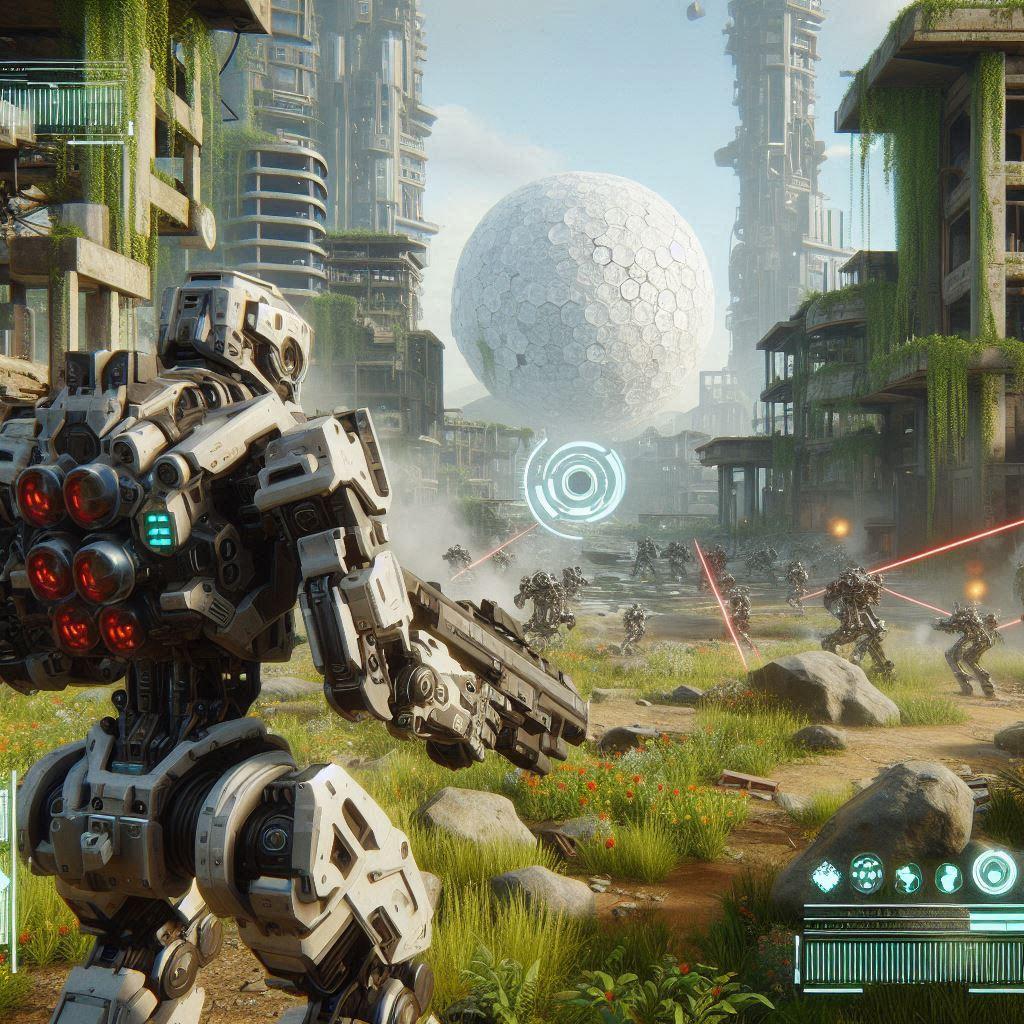This screenshot has width=1024, height=1024.
Task: Select the dotted sphere ability icon
Action: click(866, 873)
